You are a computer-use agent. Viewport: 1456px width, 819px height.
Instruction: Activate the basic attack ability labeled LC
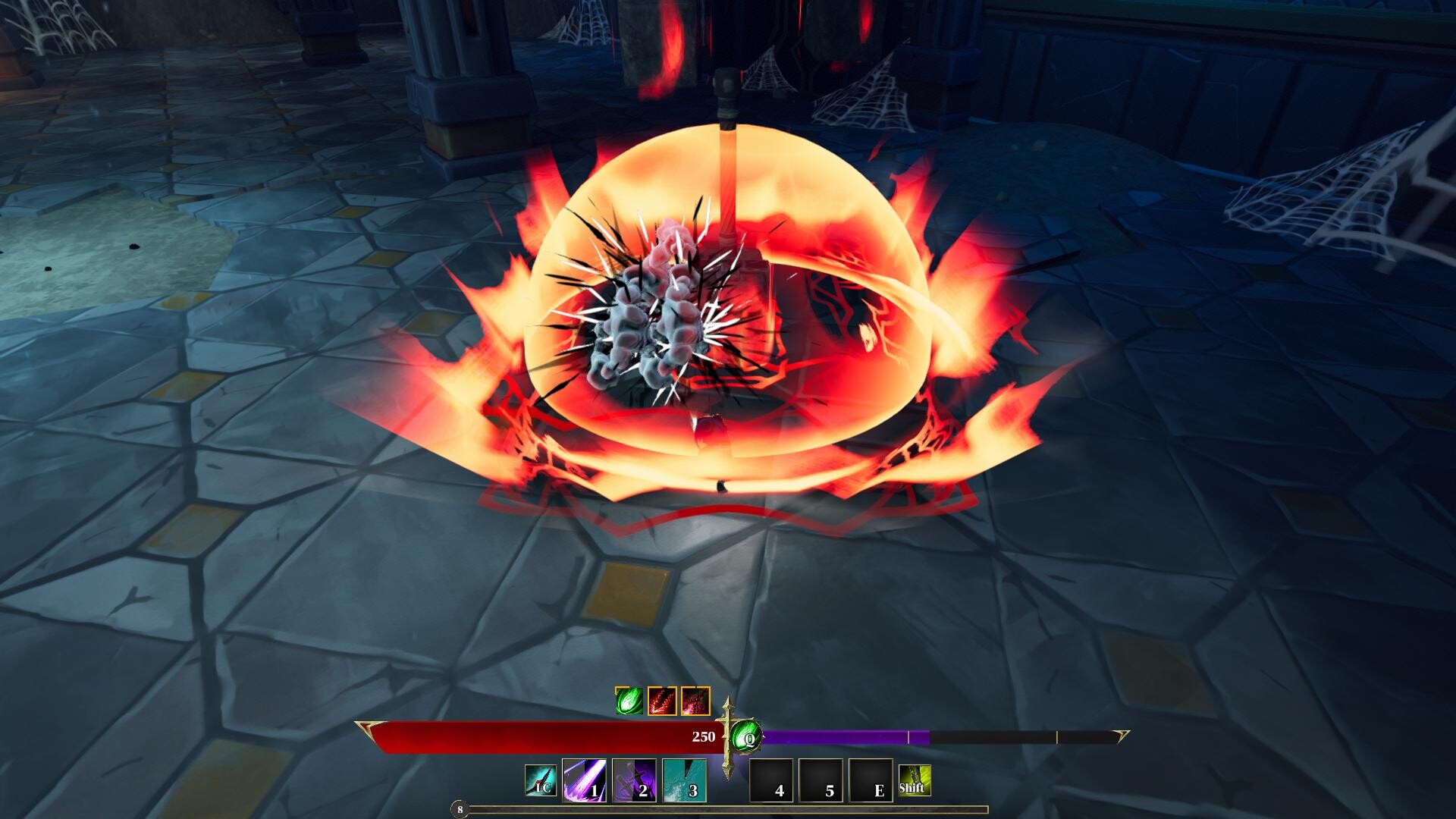(x=541, y=780)
